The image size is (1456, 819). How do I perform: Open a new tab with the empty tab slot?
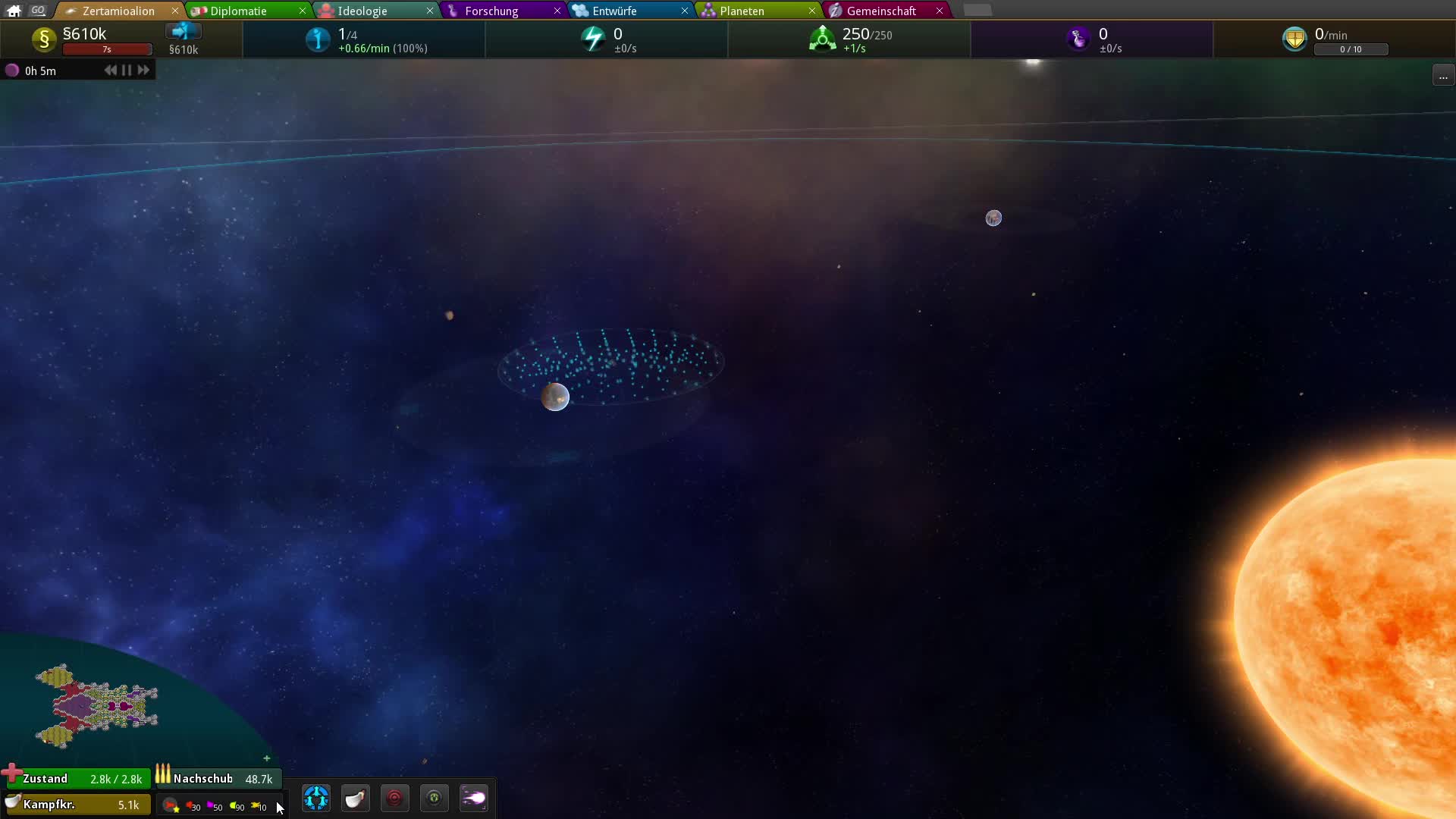(978, 10)
